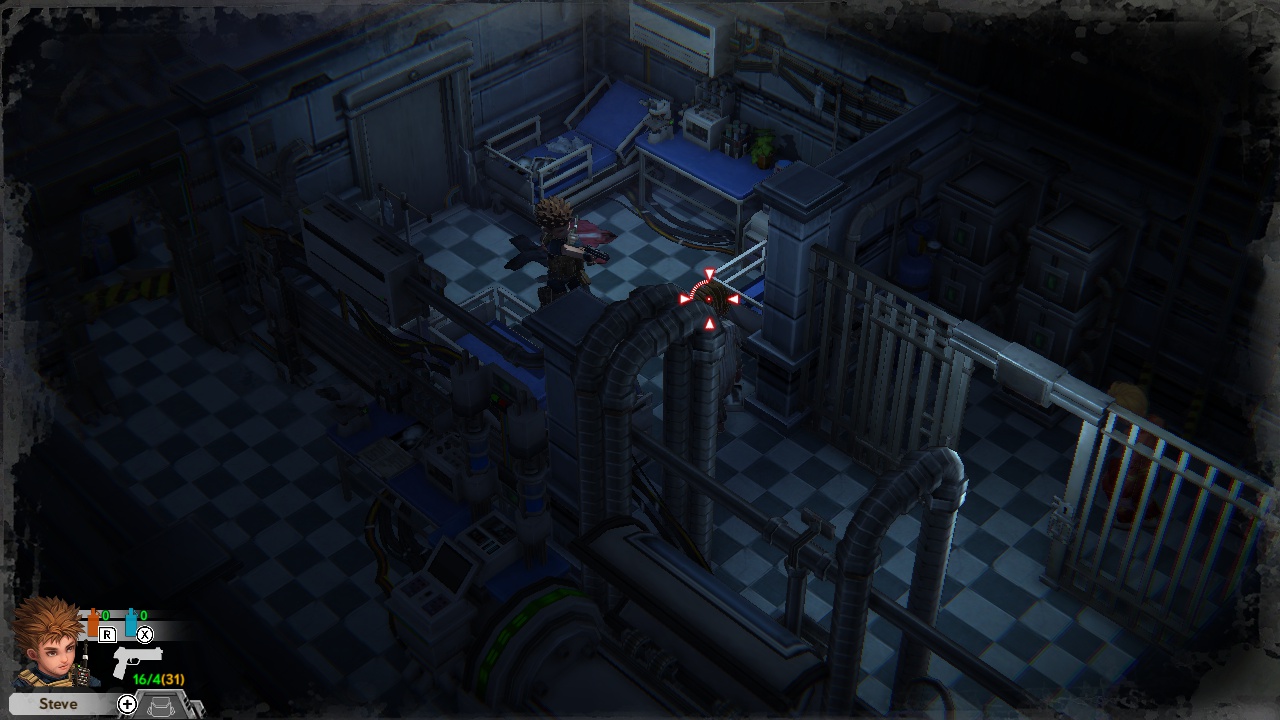
Task: Click the grenade count zero label
Action: 105,614
